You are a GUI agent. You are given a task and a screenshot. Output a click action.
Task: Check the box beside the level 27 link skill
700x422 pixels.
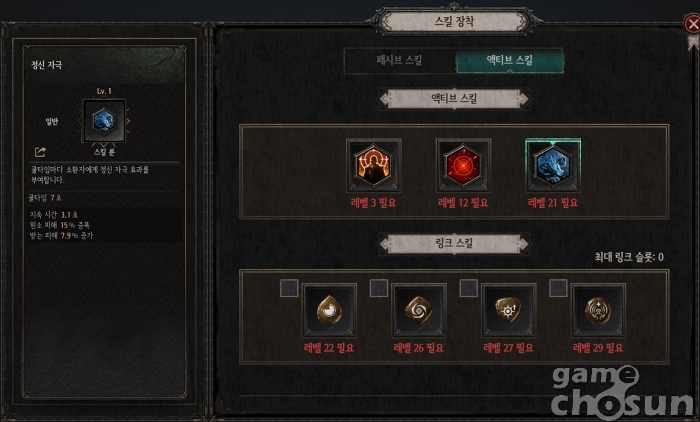click(469, 289)
